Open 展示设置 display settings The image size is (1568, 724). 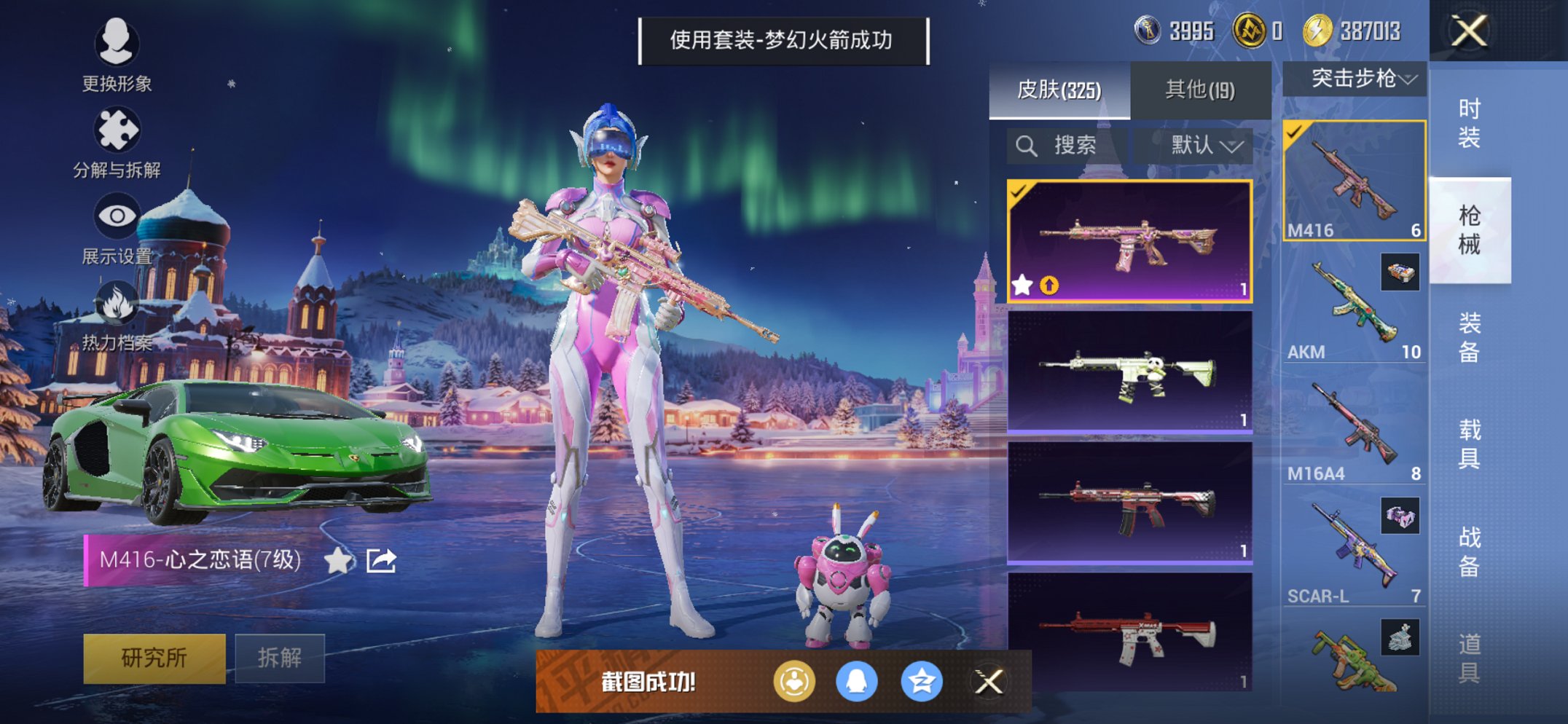117,215
